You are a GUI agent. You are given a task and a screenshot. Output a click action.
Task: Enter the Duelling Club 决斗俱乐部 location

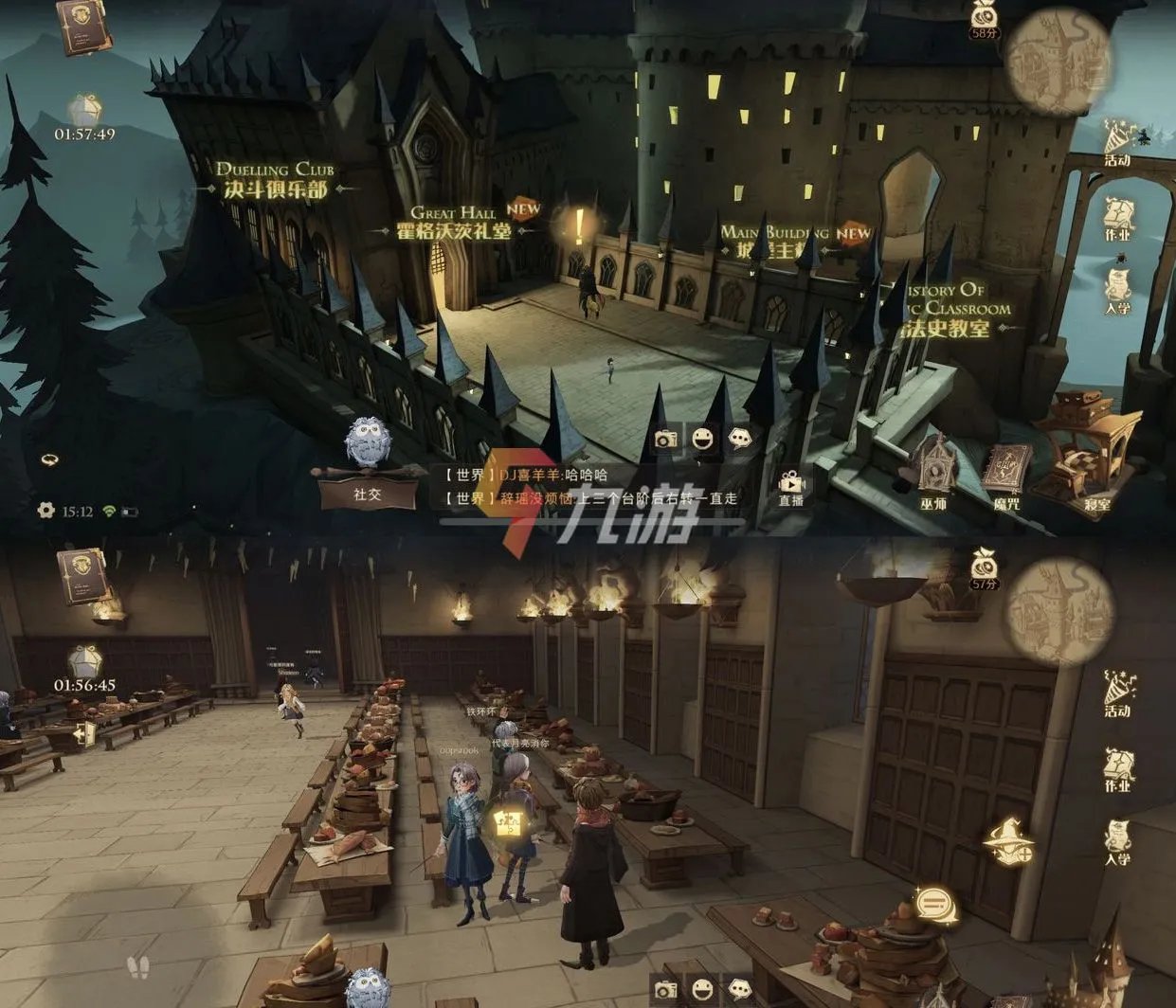[274, 180]
